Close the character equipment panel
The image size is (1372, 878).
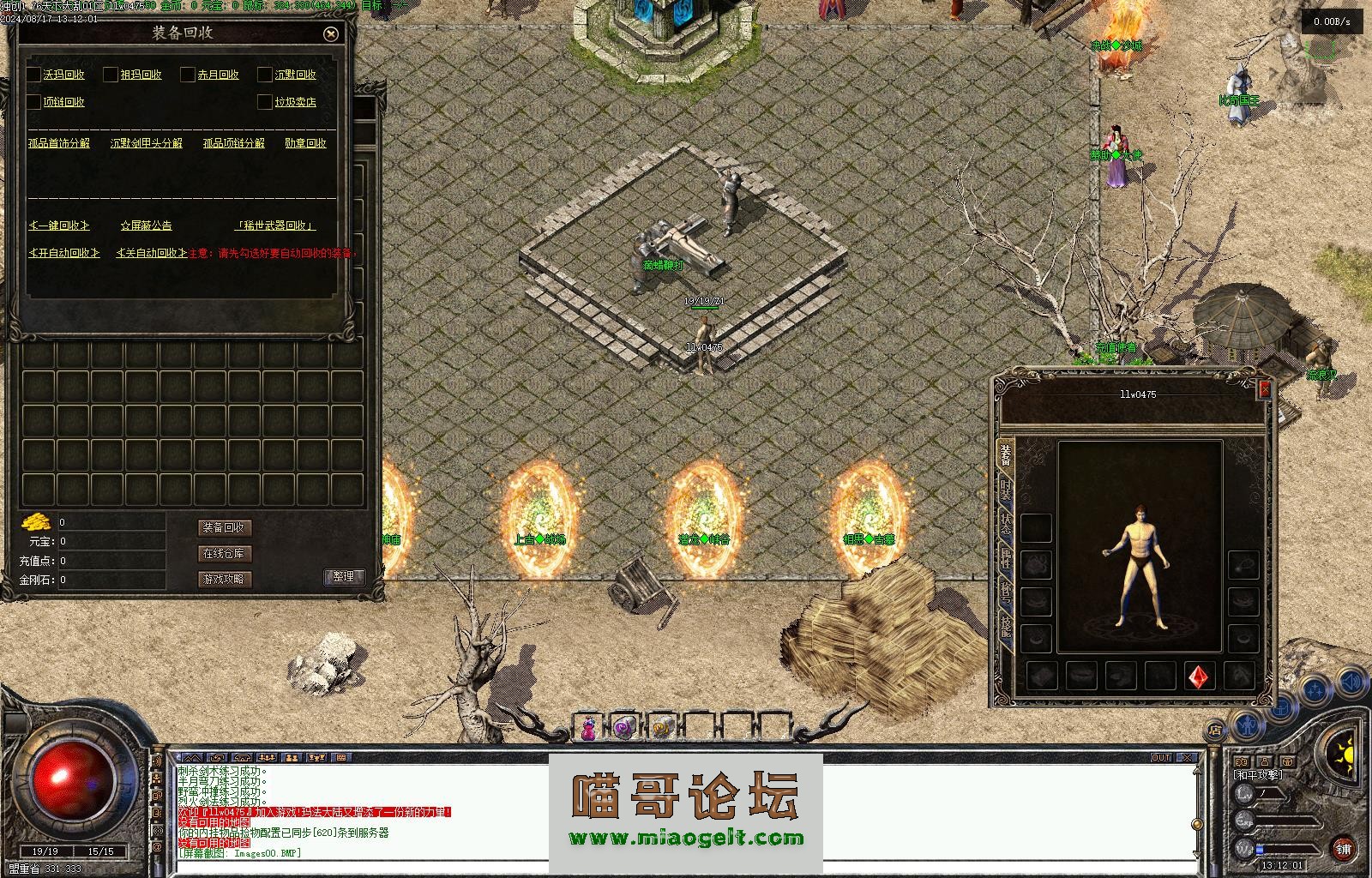(1264, 390)
